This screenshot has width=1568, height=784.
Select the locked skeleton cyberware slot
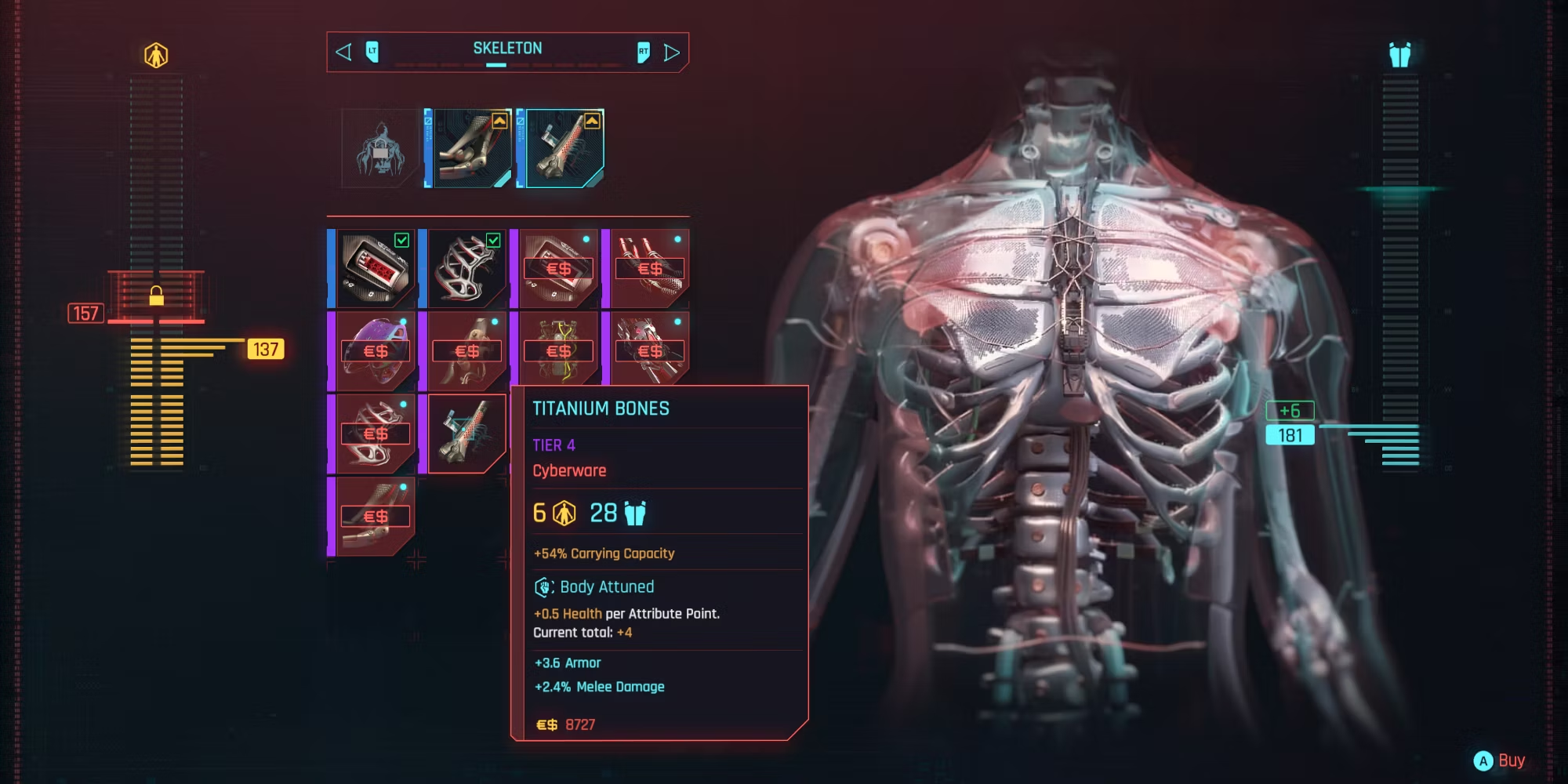coord(380,148)
